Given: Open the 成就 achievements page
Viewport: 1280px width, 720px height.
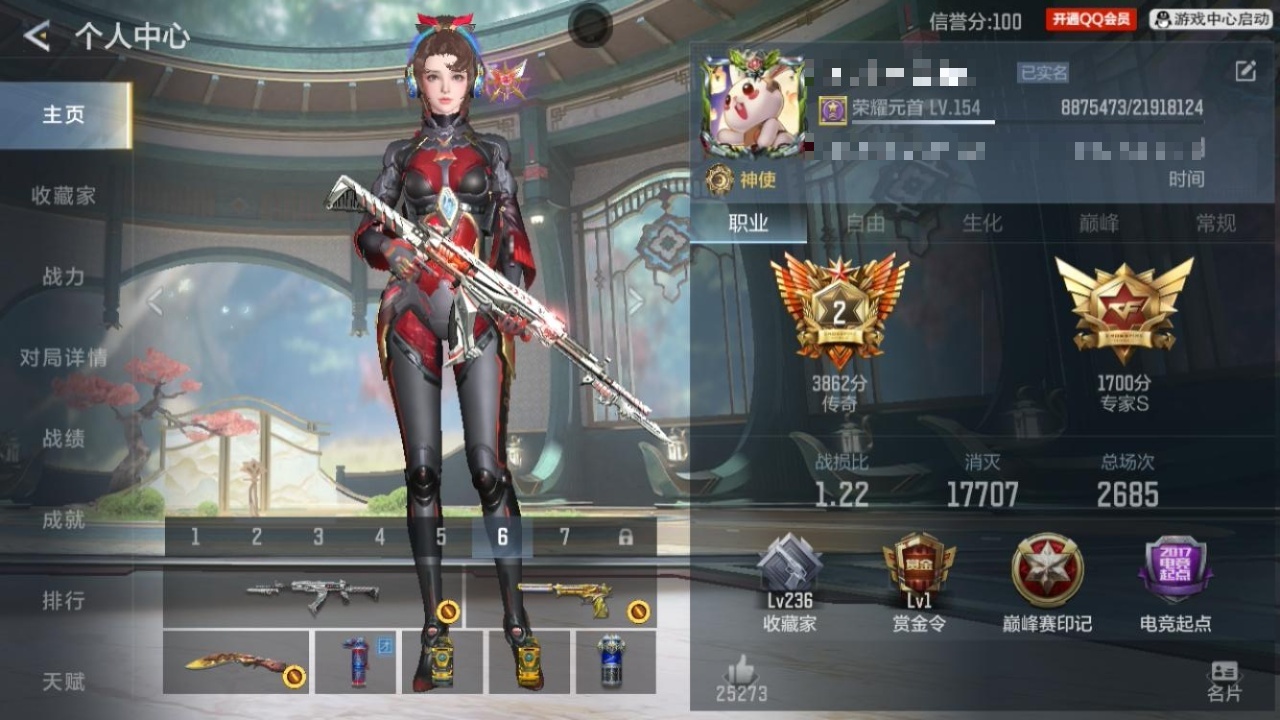Looking at the screenshot, I should (x=64, y=520).
